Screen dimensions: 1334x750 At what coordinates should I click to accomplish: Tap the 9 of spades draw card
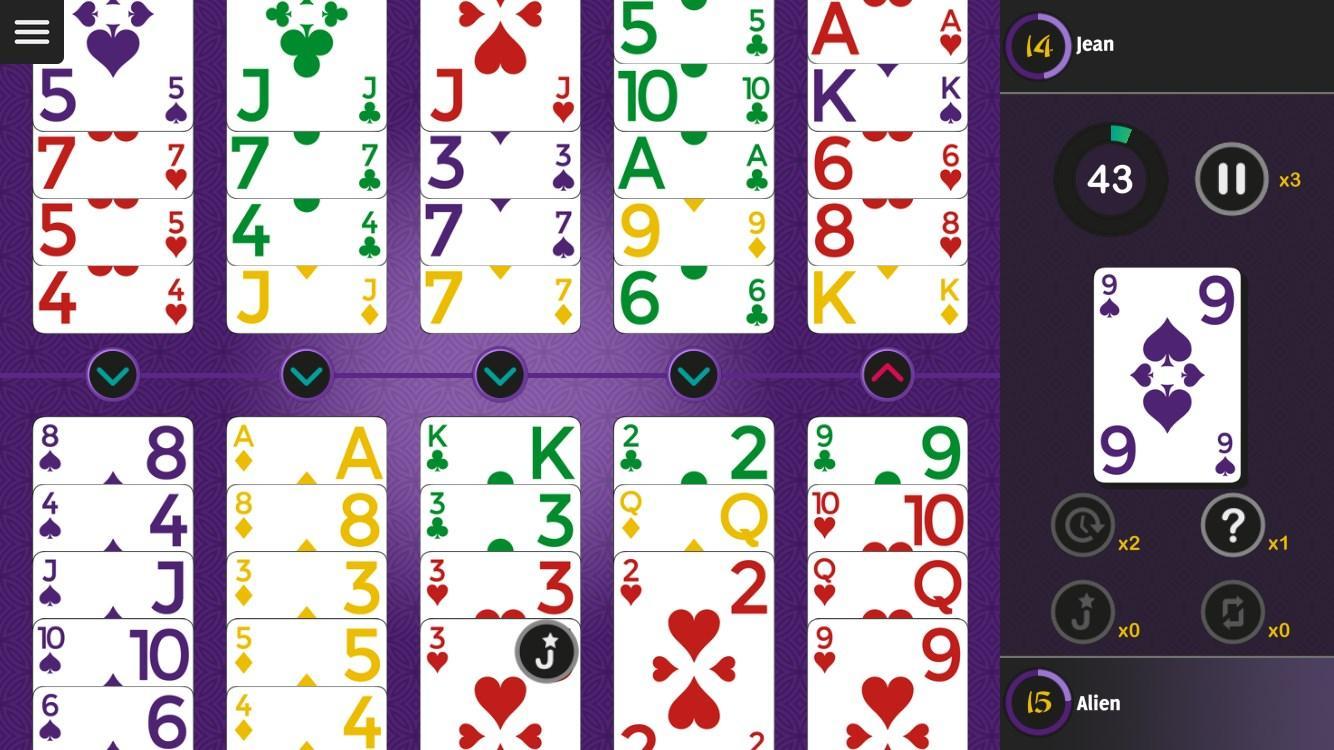[x=1166, y=375]
